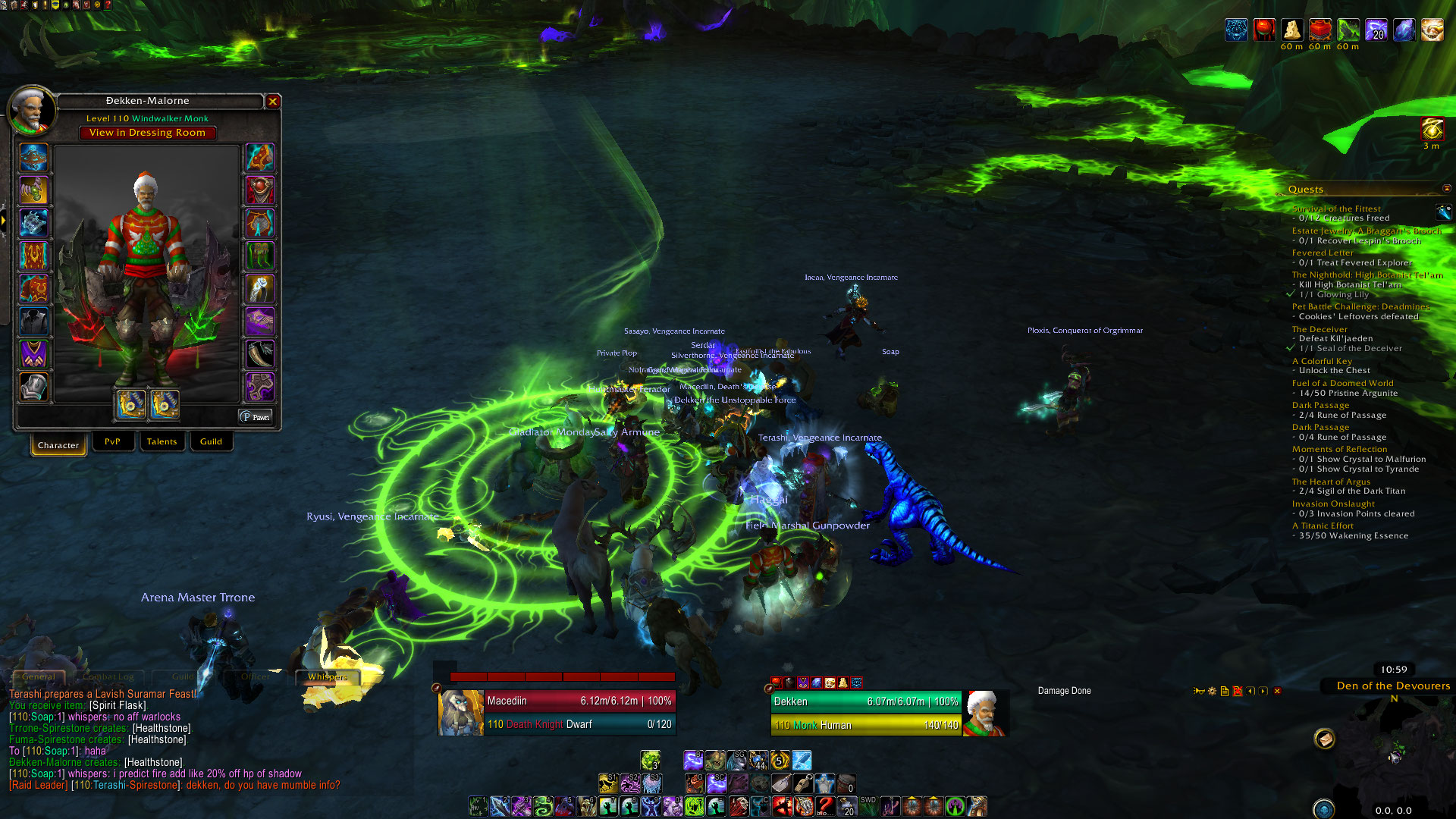Open the Talents tab

(x=162, y=441)
